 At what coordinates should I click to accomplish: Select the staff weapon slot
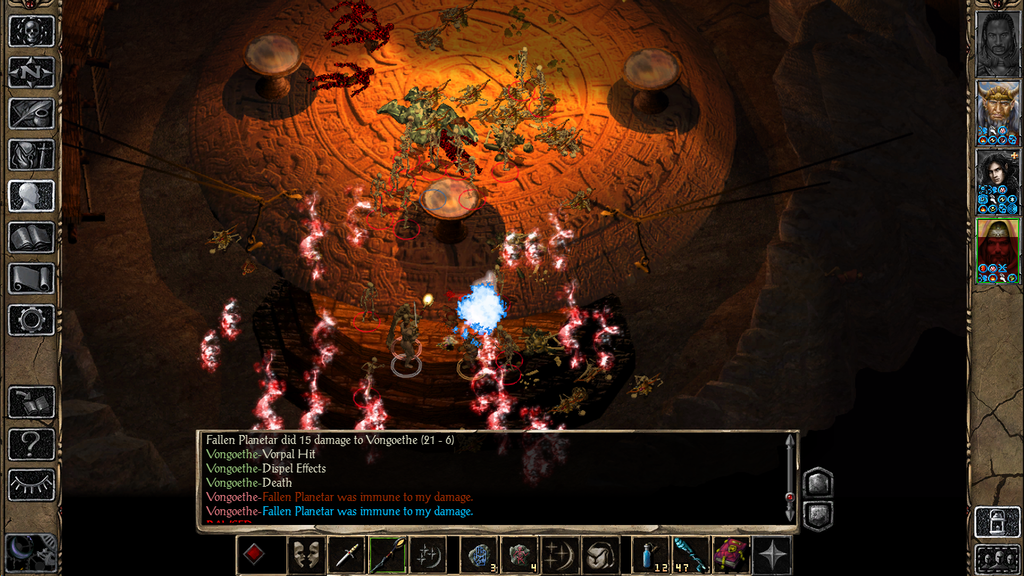pos(387,555)
